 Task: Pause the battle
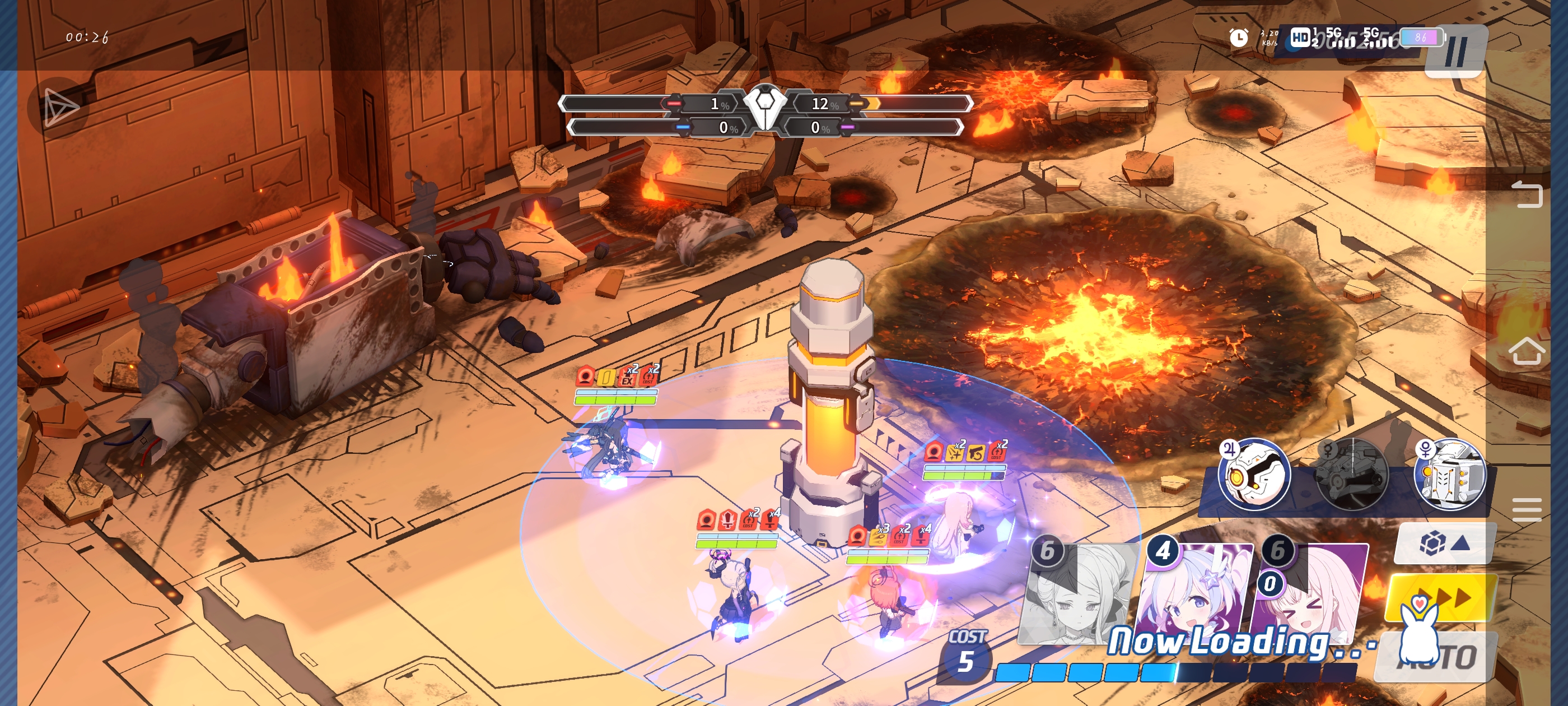(x=1455, y=52)
